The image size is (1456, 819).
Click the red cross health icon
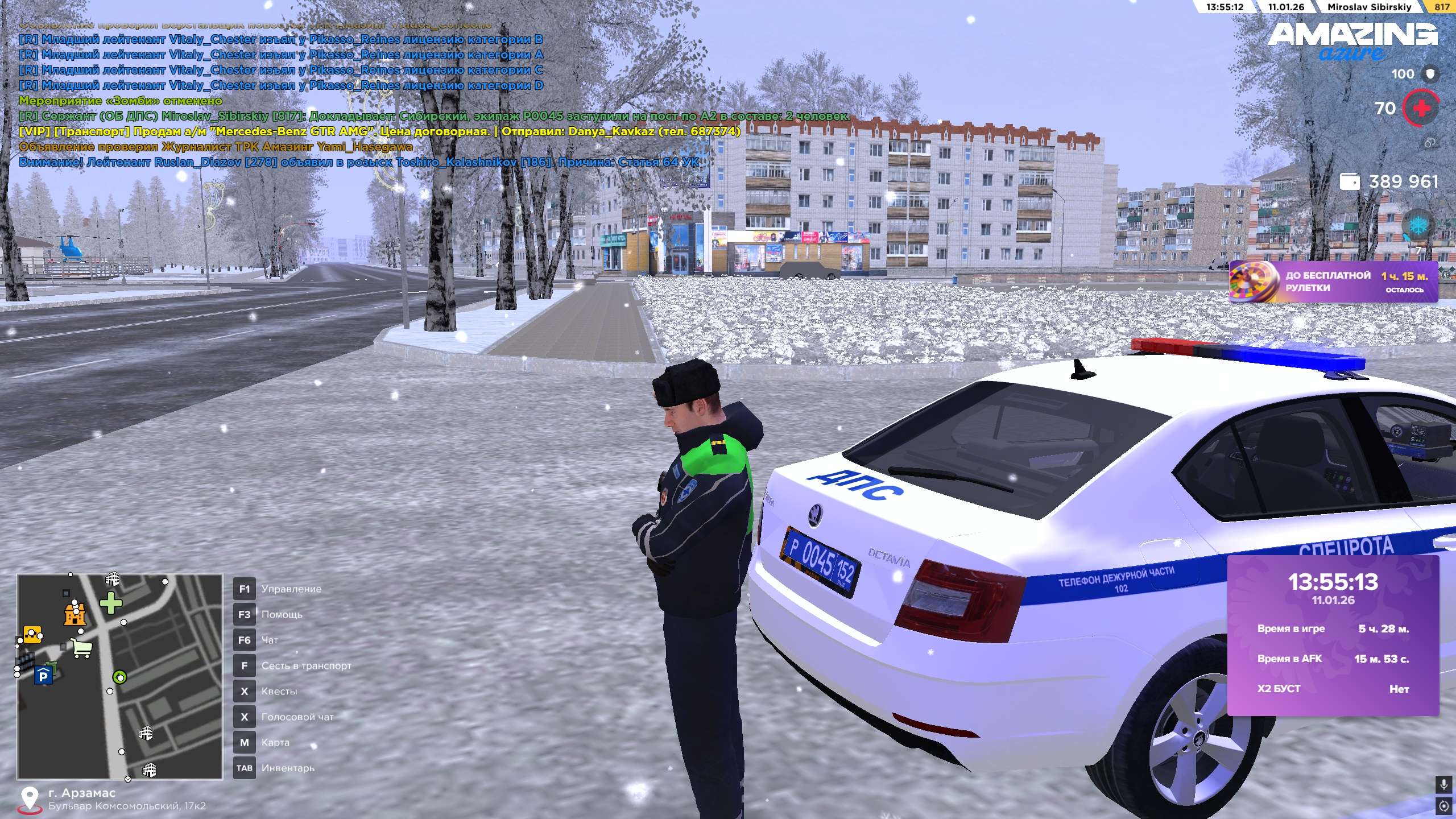coord(1420,108)
